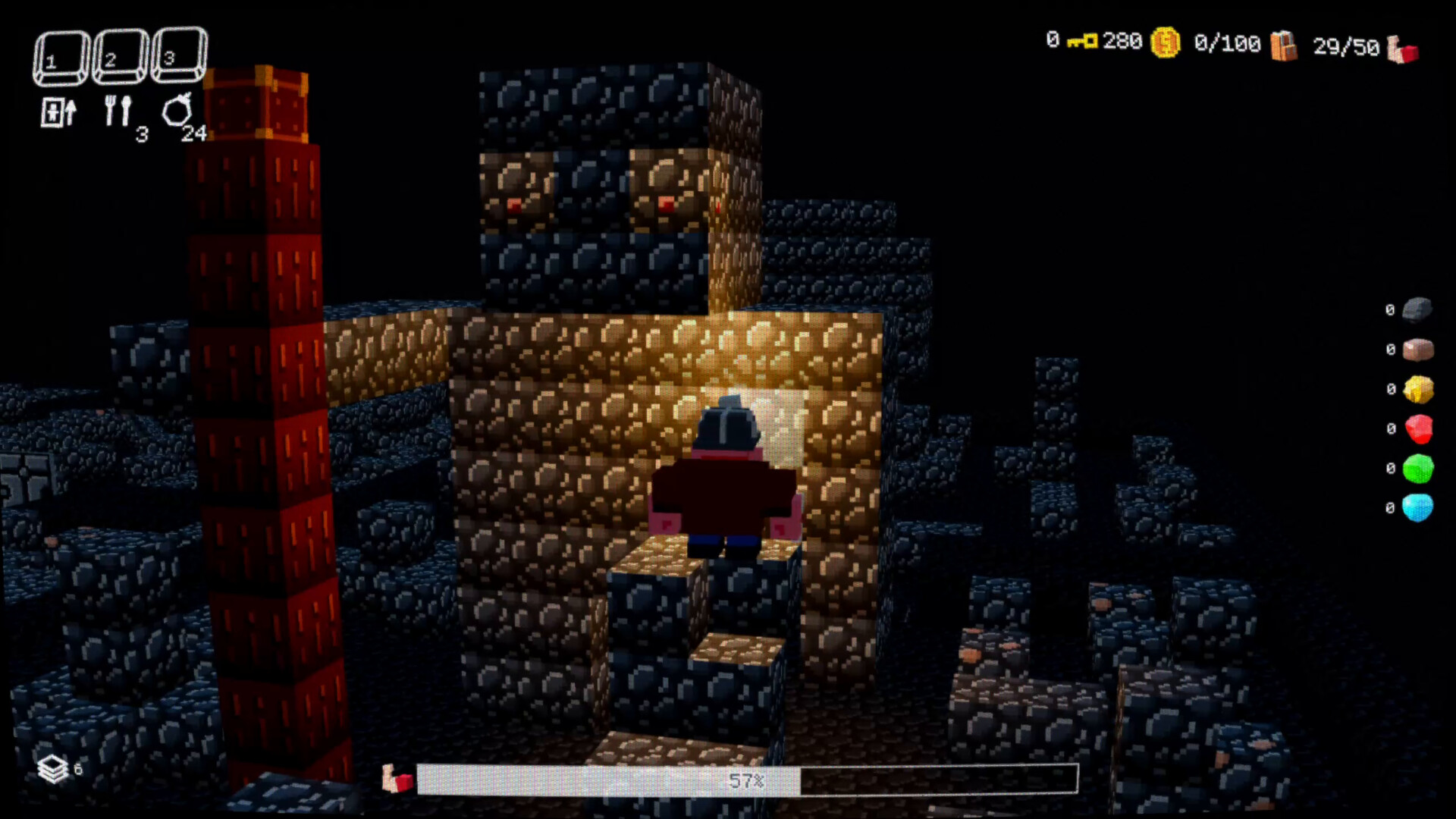Click the arm icon on the progress bar
The width and height of the screenshot is (1456, 819).
click(396, 778)
